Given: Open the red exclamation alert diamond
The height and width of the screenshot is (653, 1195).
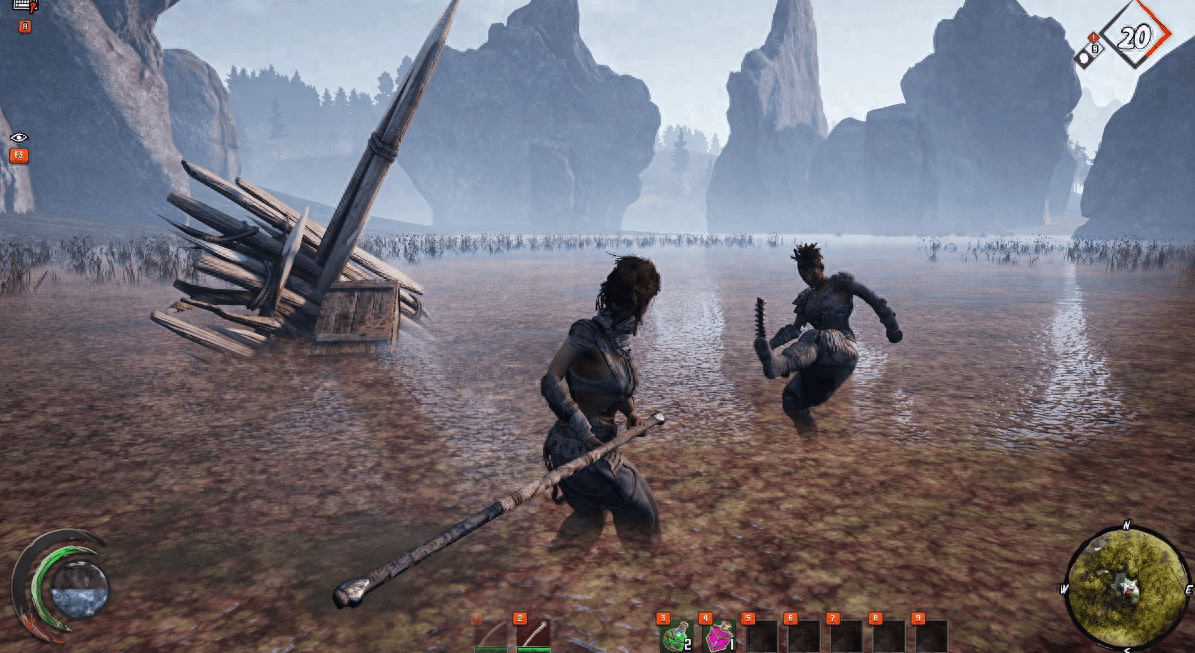Looking at the screenshot, I should pyautogui.click(x=1092, y=38).
